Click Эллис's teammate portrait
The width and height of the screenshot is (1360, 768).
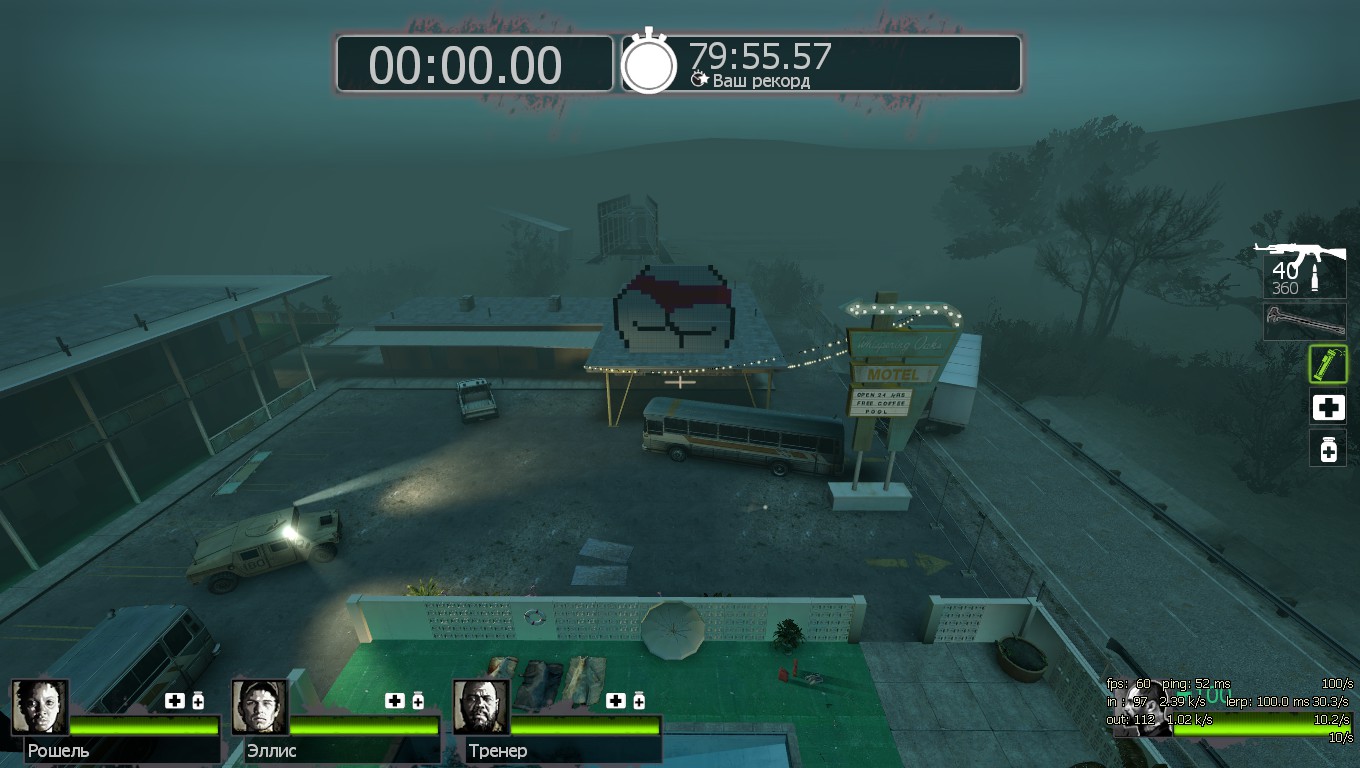click(260, 707)
